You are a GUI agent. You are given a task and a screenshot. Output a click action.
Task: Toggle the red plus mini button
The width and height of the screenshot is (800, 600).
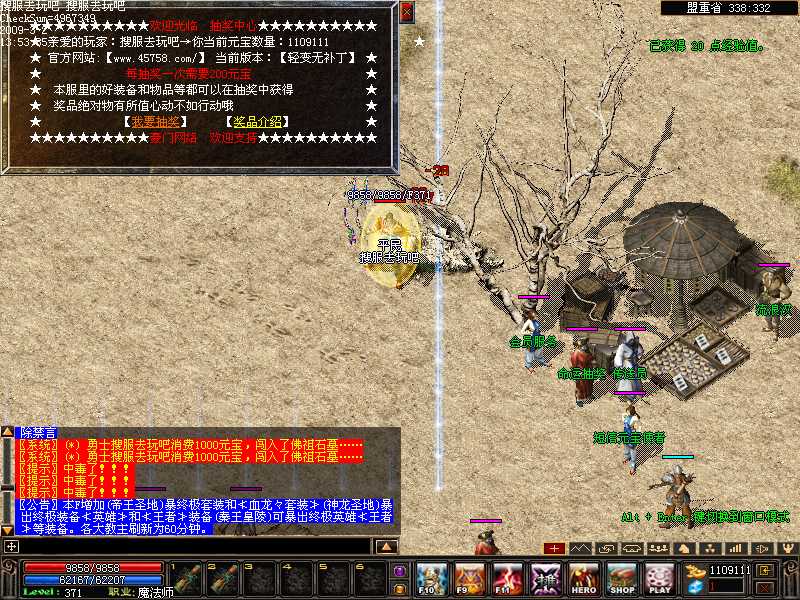click(x=554, y=548)
